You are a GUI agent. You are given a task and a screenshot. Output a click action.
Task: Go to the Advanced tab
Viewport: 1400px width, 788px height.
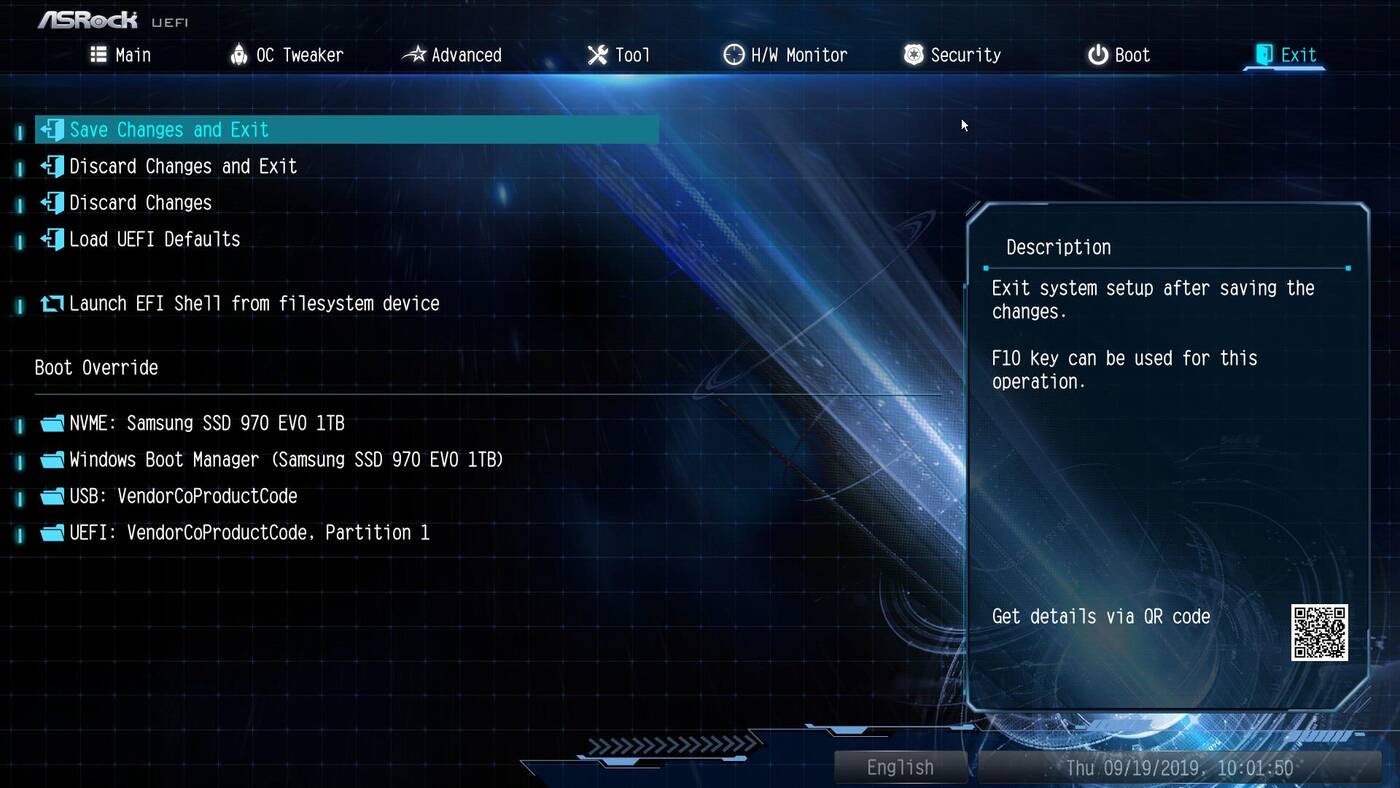[452, 55]
